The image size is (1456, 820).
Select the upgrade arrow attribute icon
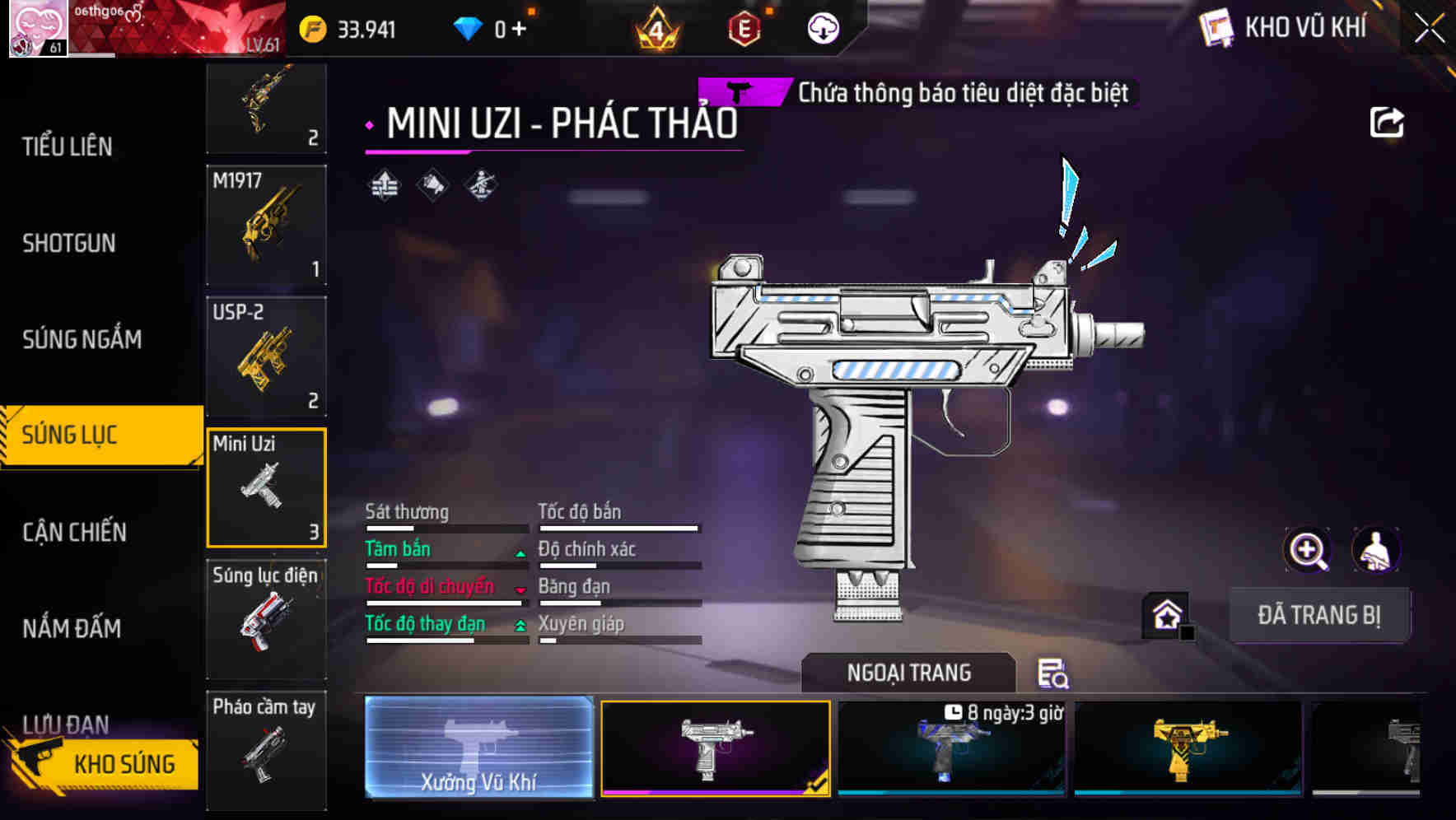click(x=382, y=186)
